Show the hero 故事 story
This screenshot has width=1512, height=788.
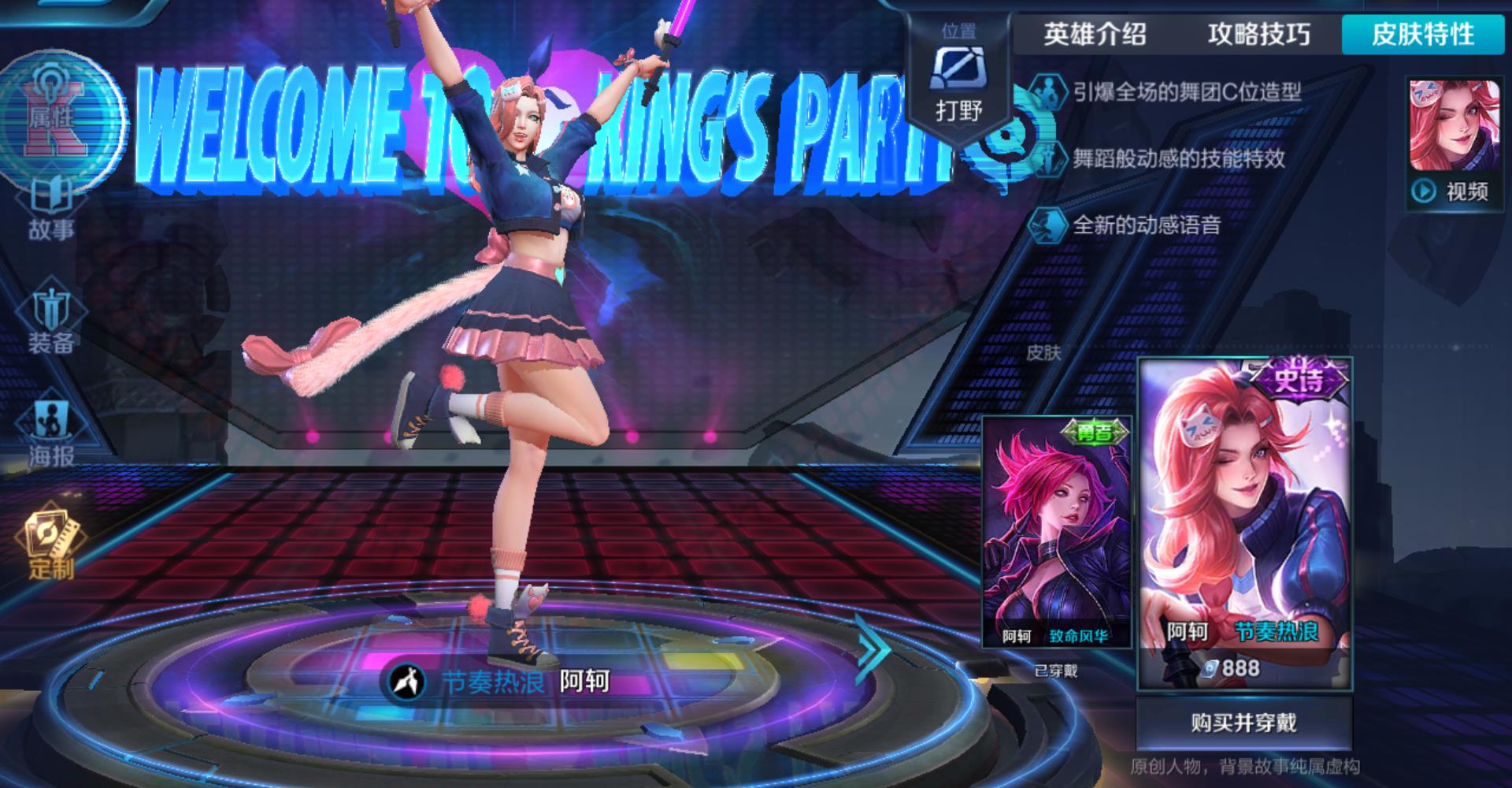tap(52, 209)
